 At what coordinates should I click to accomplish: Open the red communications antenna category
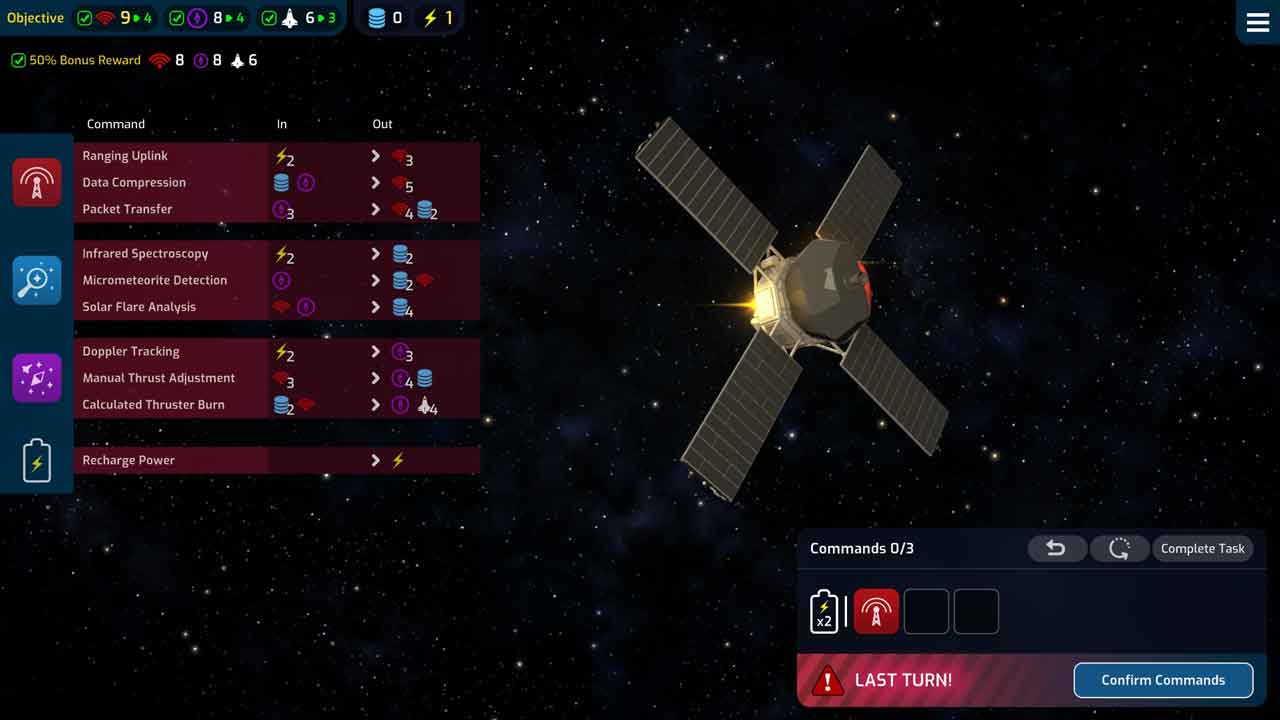coord(37,182)
